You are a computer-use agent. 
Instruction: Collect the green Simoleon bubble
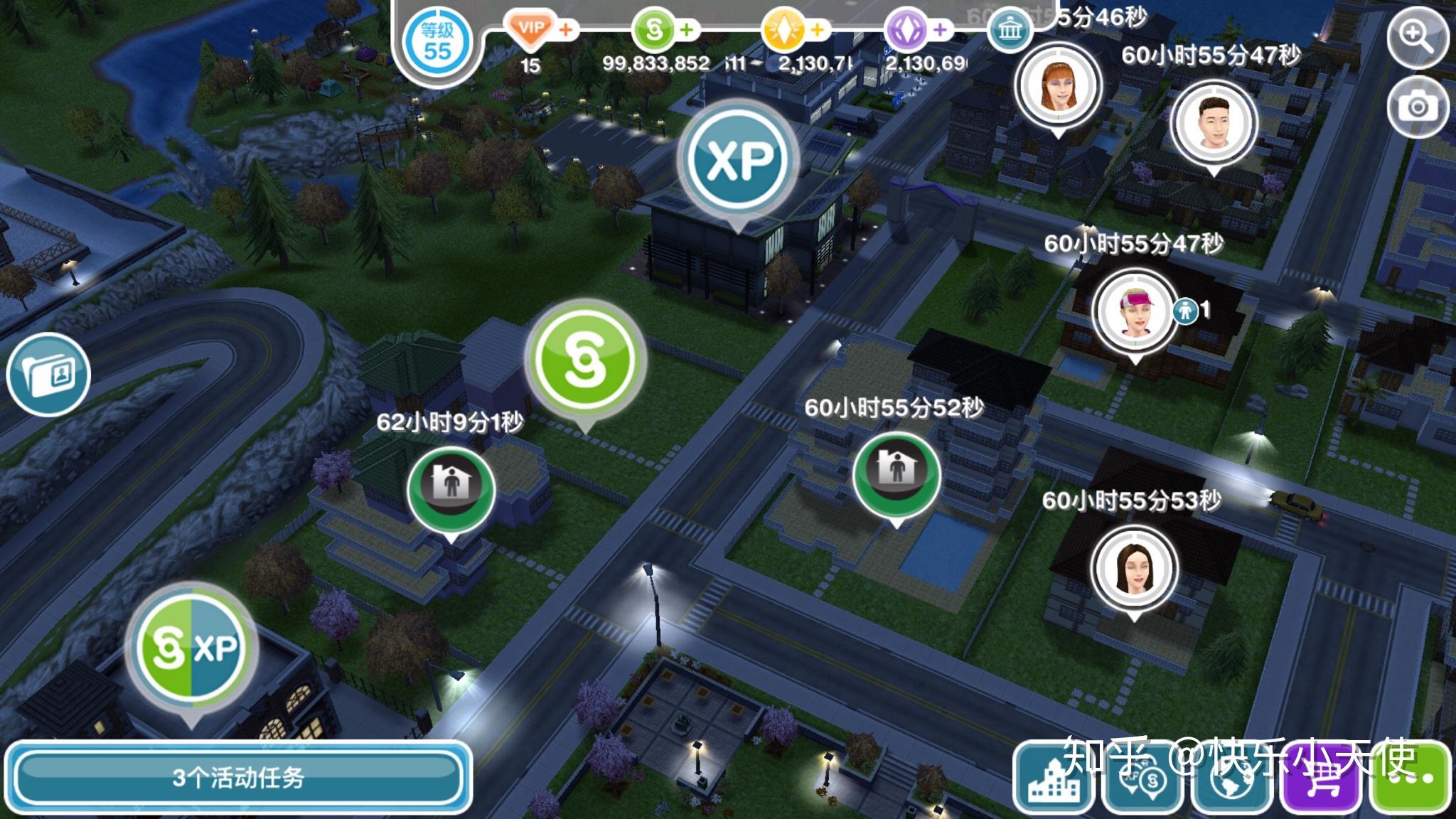point(584,361)
